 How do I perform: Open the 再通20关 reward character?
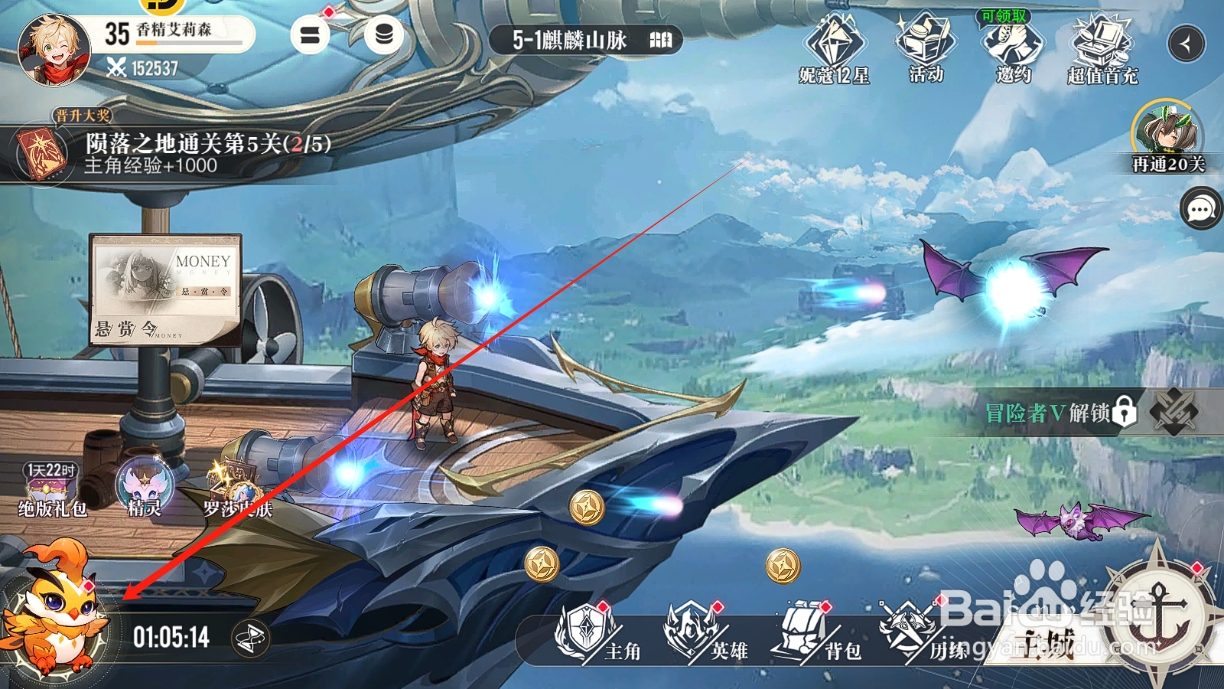pos(1168,137)
